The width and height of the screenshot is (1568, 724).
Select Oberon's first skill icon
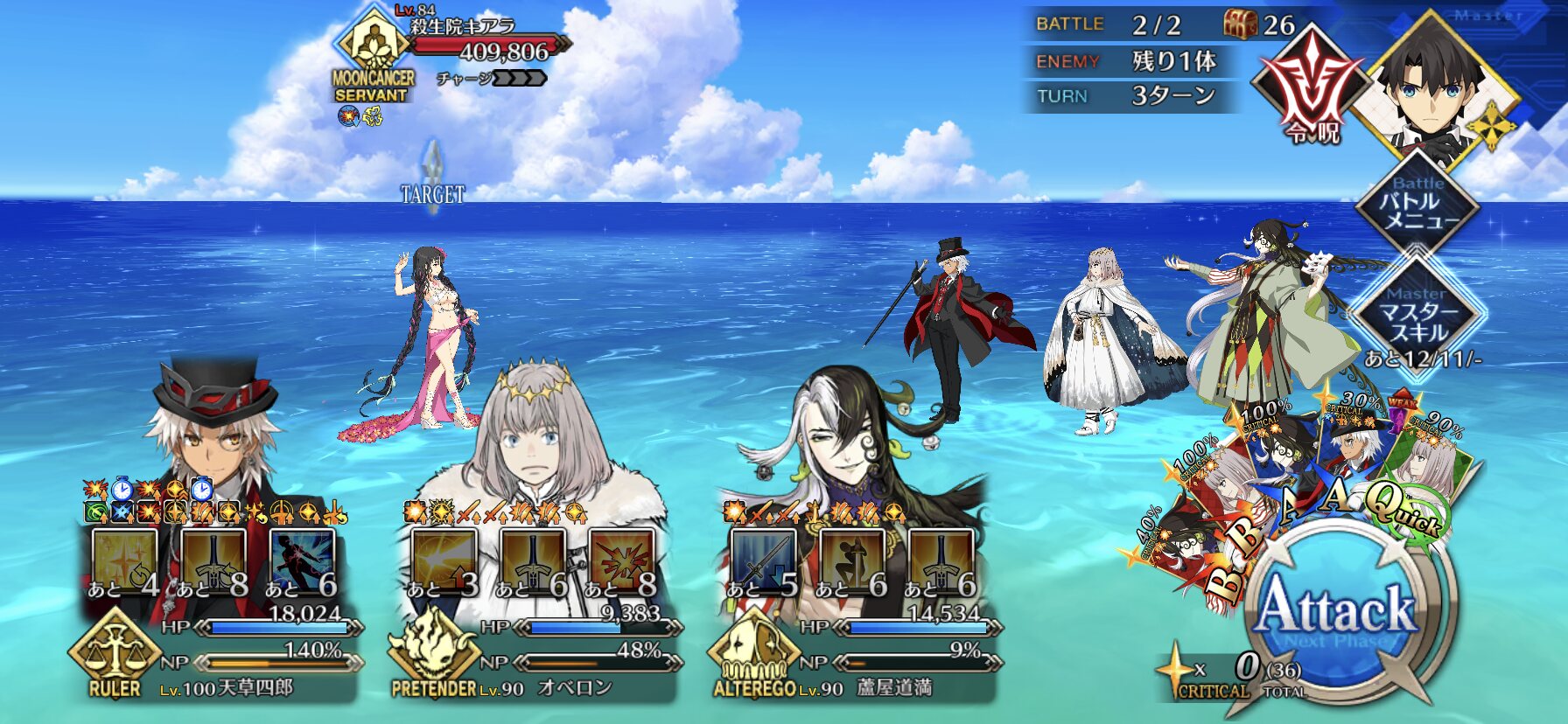(444, 560)
